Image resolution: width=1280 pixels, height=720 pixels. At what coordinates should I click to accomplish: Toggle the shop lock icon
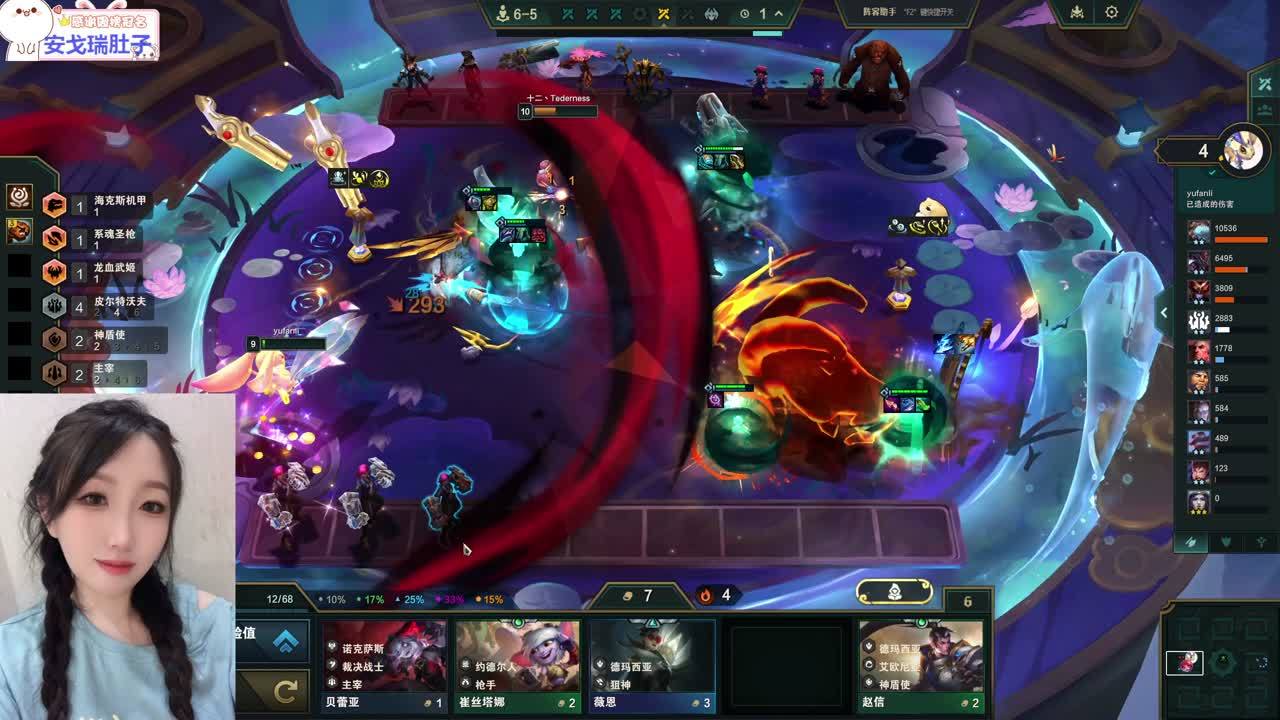[967, 601]
